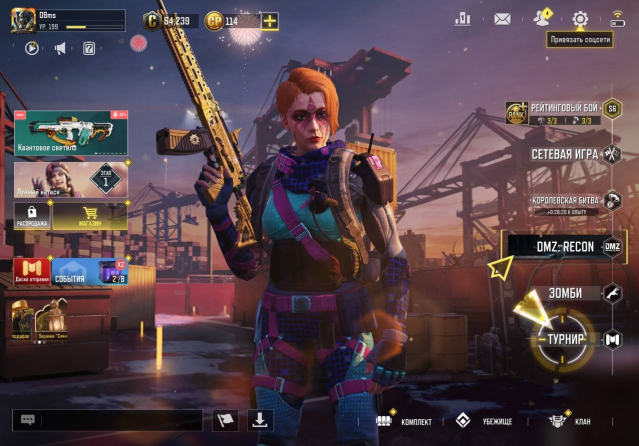Open the leaderboard rankings icon

pos(462,18)
